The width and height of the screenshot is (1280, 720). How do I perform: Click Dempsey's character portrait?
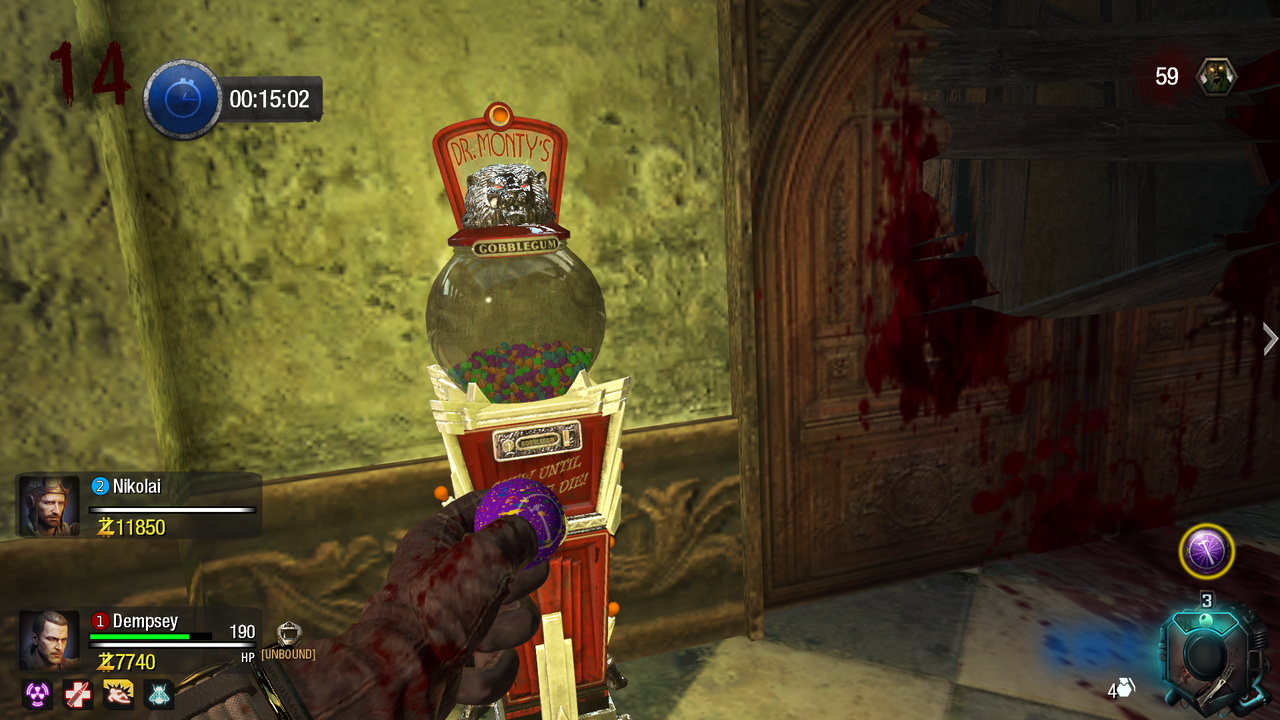(49, 641)
